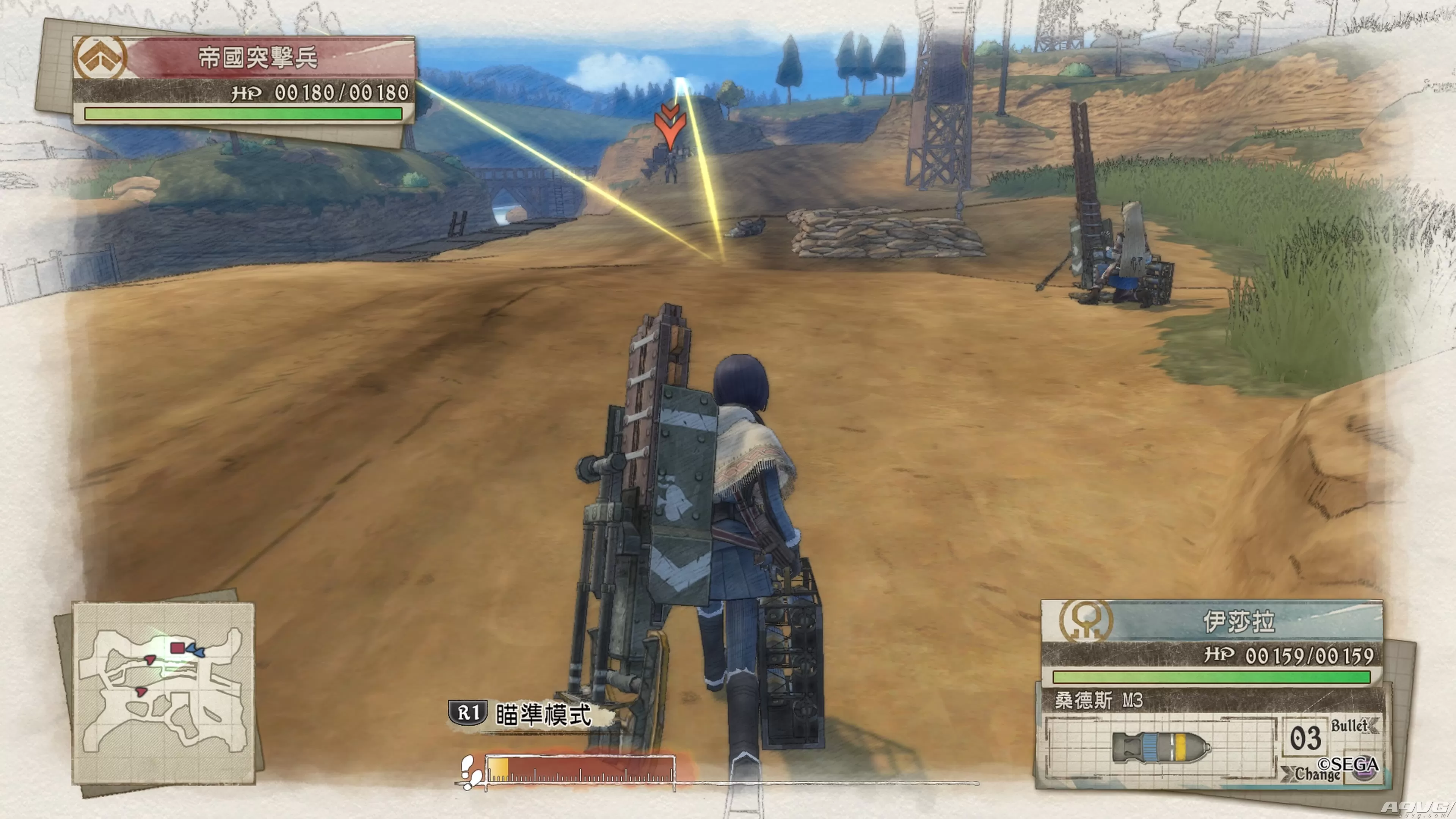This screenshot has height=819, width=1456.
Task: Click the lancer class emblem beside 伊莎拉
Action: [x=1086, y=621]
